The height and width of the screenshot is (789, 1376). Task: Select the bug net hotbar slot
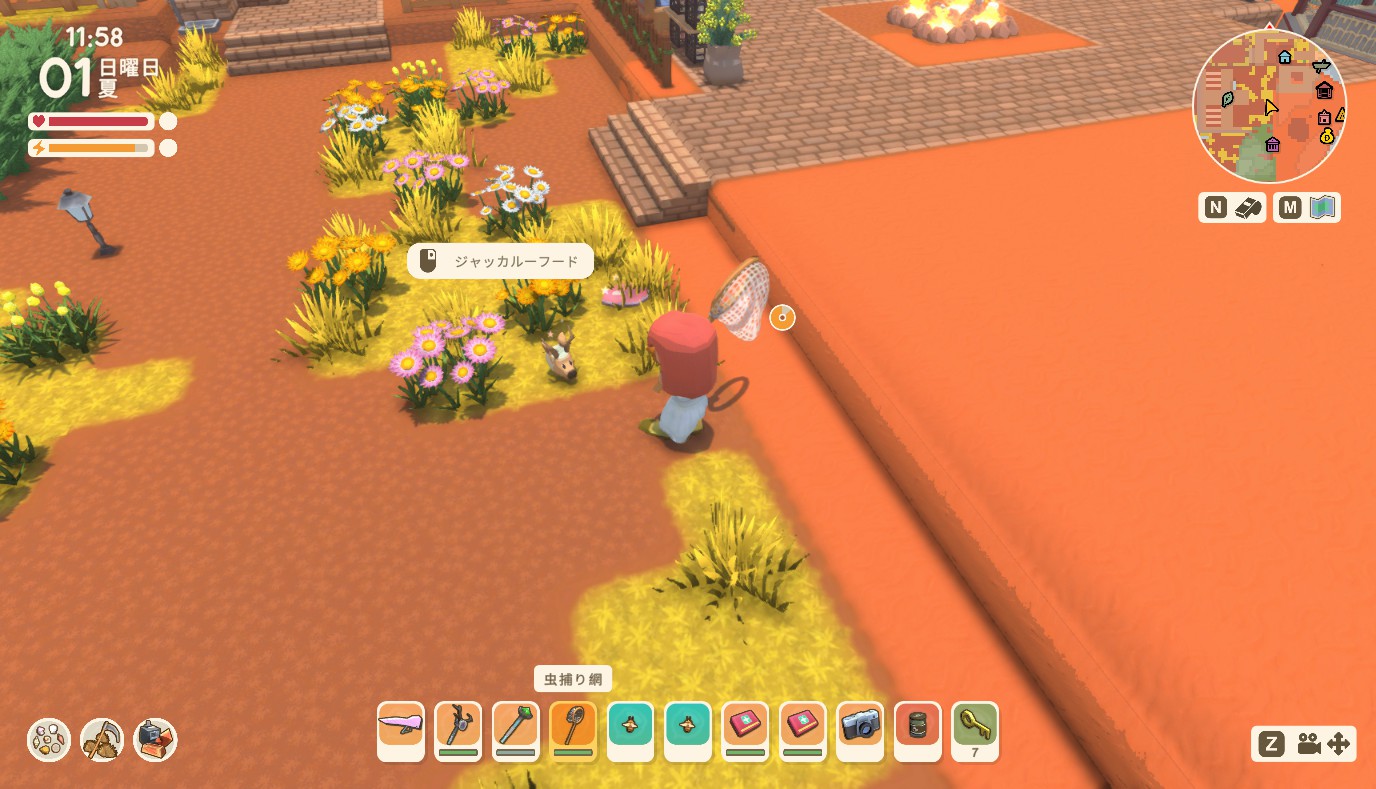(573, 728)
